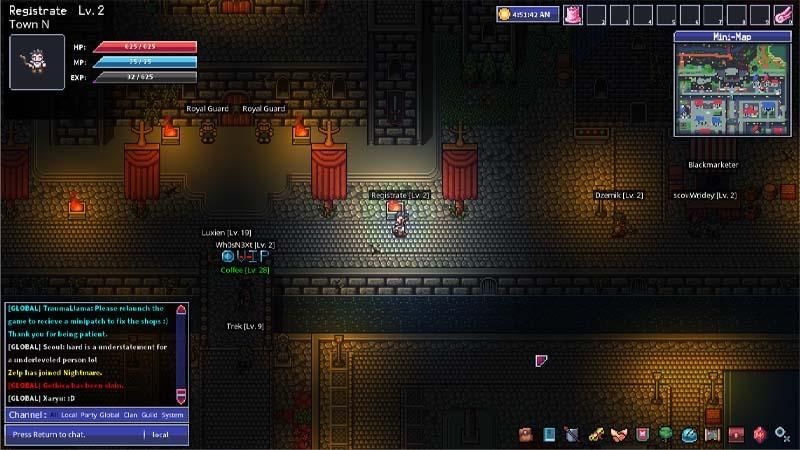Switch chat channel to Clan
800x450 pixels.
pyautogui.click(x=131, y=414)
